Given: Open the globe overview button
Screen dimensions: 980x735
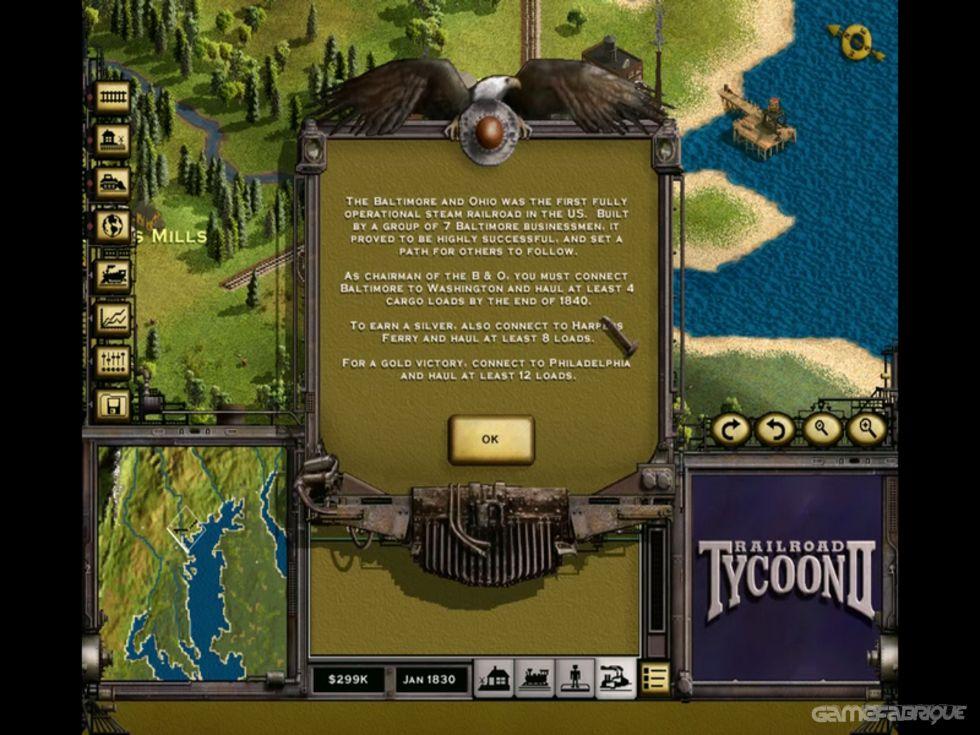Looking at the screenshot, I should click(113, 228).
